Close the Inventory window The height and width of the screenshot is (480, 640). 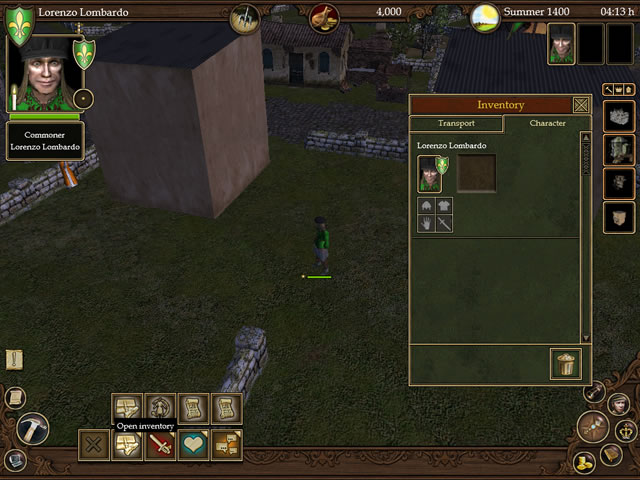pos(581,105)
